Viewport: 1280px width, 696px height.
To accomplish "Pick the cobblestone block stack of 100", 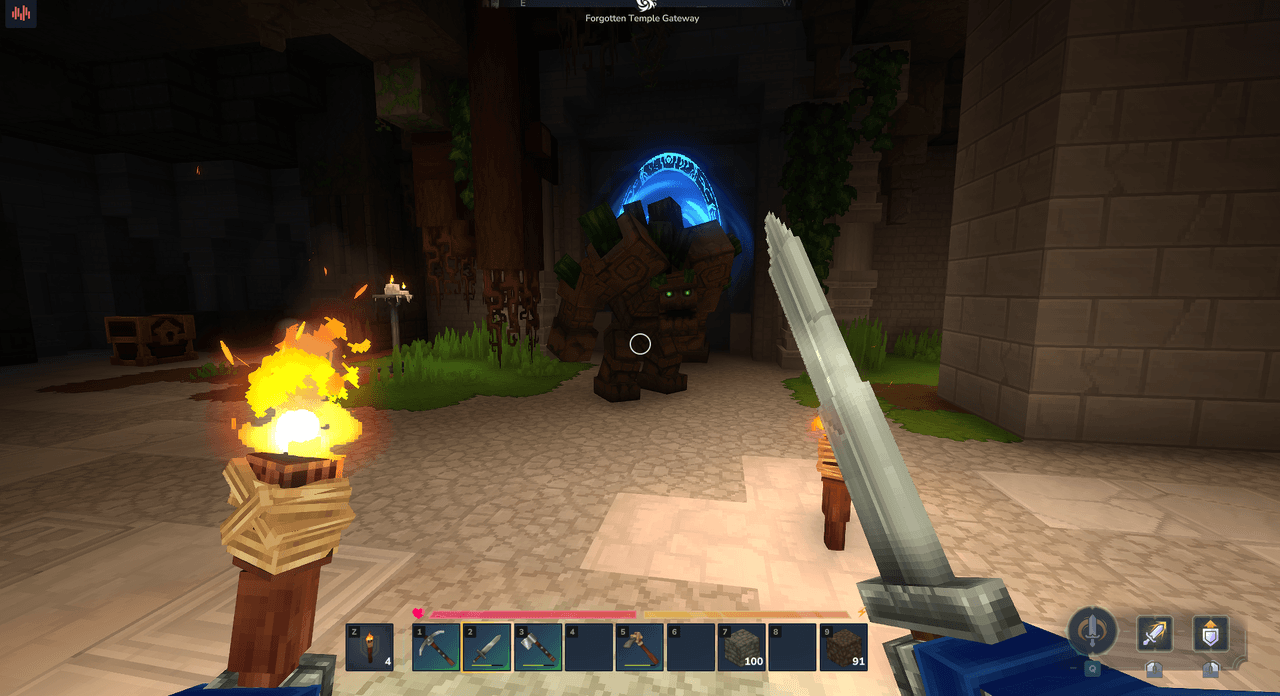I will (x=742, y=647).
